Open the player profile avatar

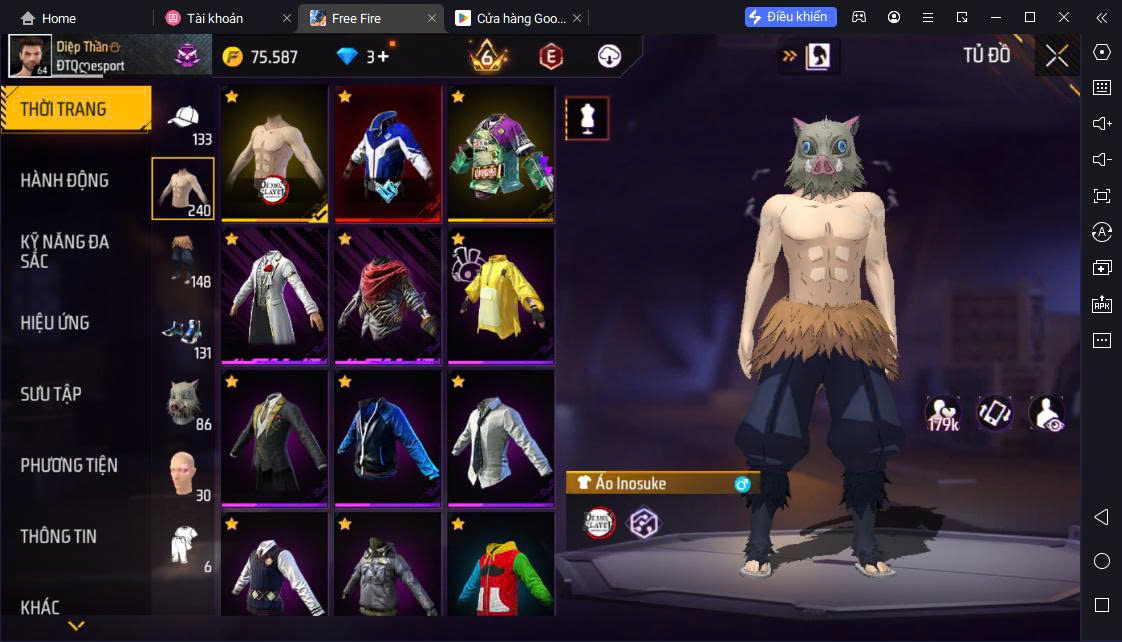[30, 56]
